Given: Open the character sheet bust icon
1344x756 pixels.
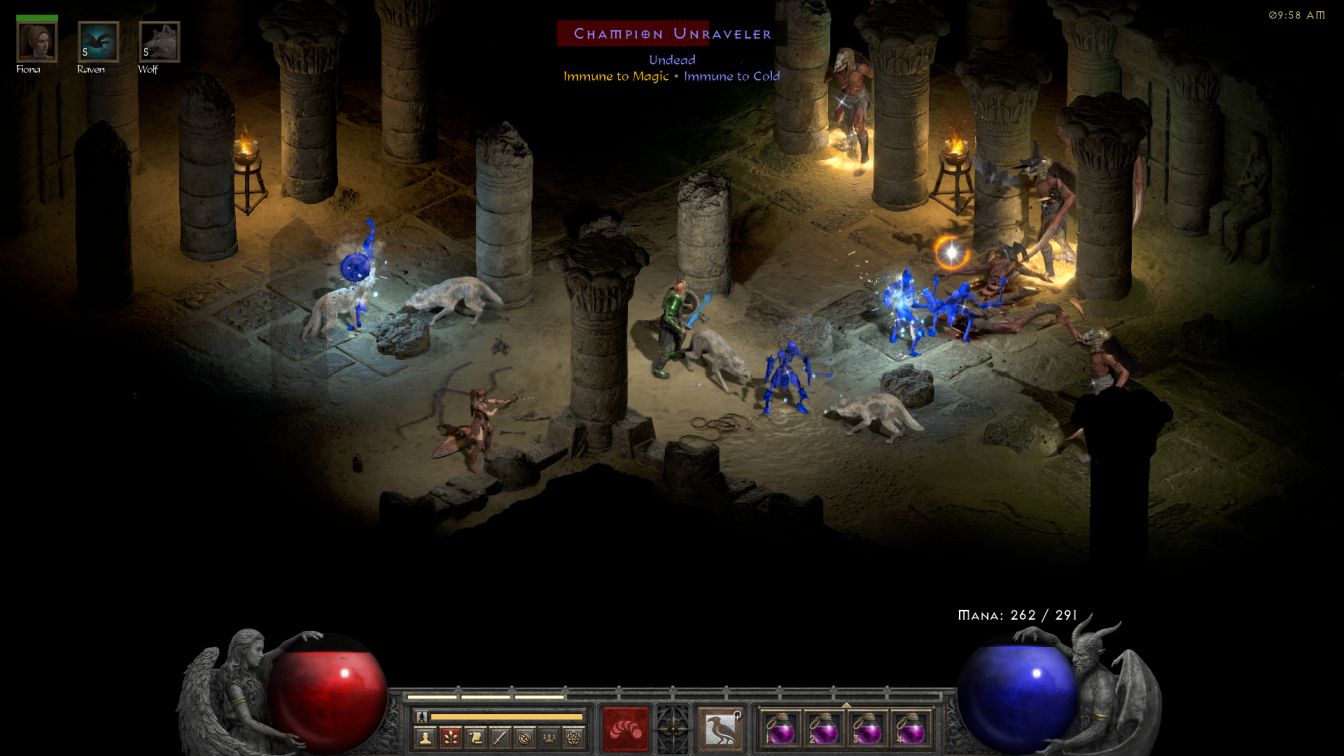Looking at the screenshot, I should 425,738.
